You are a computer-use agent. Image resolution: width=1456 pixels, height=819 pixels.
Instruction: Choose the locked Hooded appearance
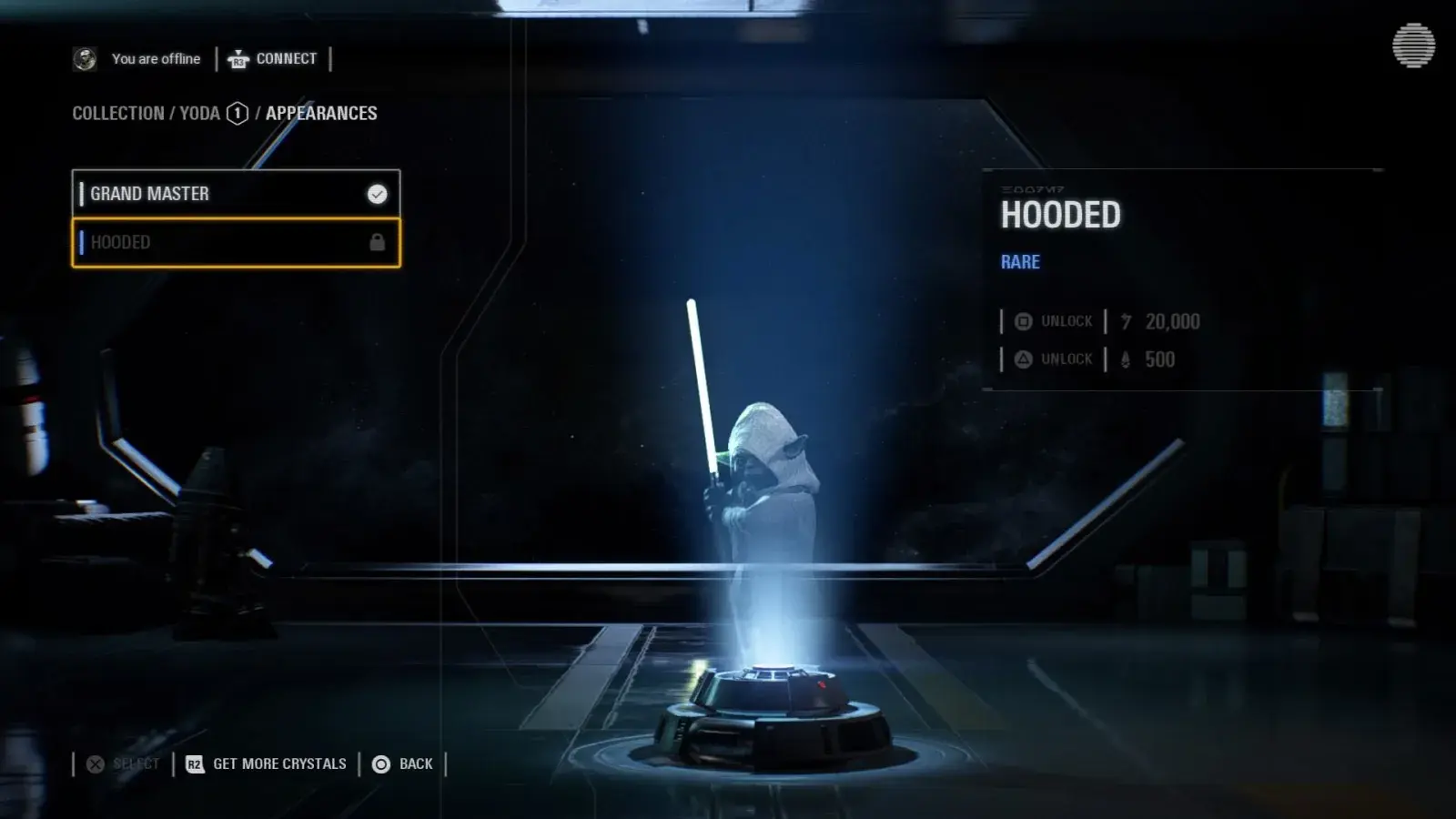pyautogui.click(x=235, y=243)
